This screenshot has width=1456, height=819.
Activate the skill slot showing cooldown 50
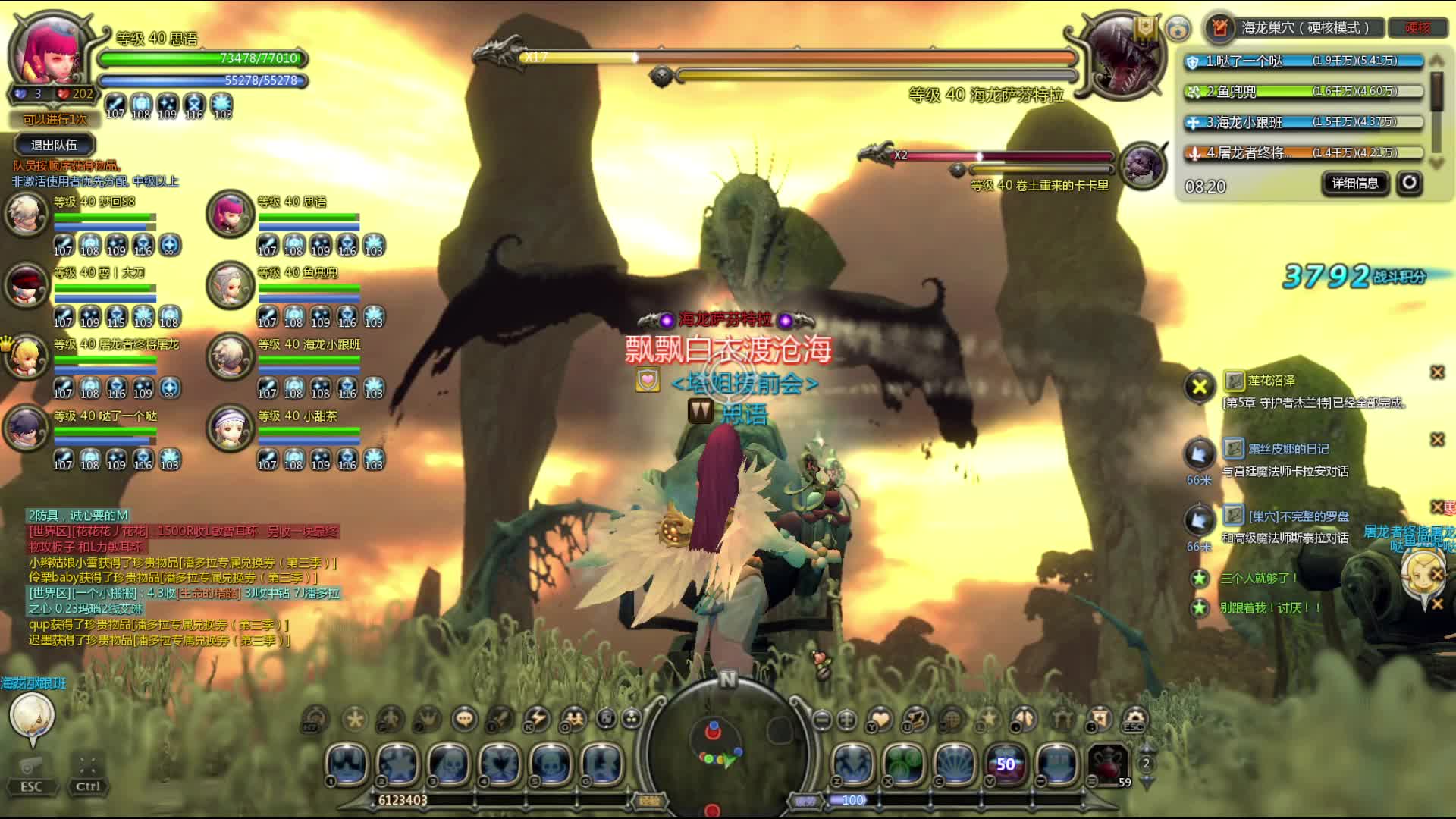(1006, 764)
